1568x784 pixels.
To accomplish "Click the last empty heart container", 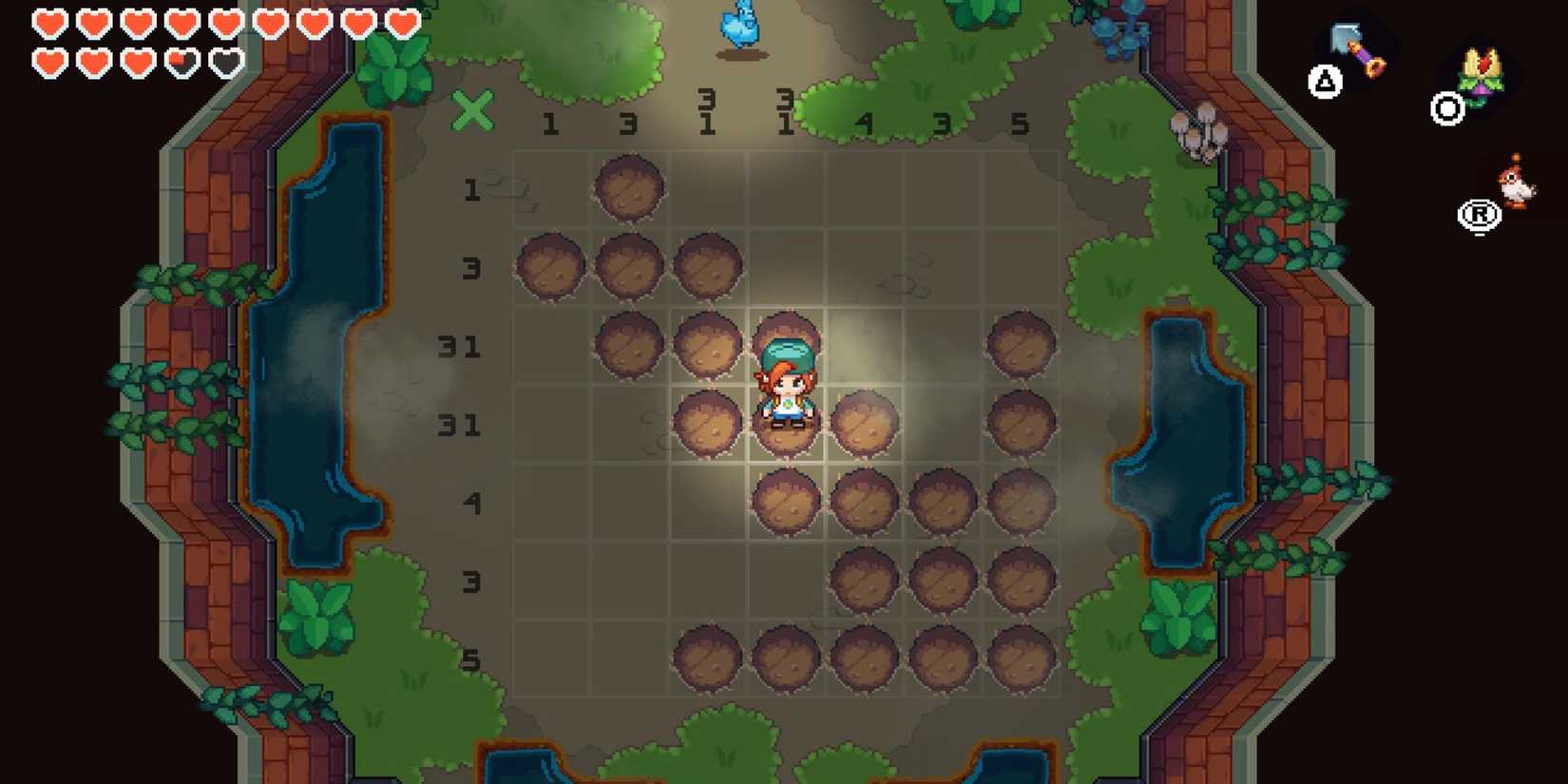I will click(x=226, y=61).
